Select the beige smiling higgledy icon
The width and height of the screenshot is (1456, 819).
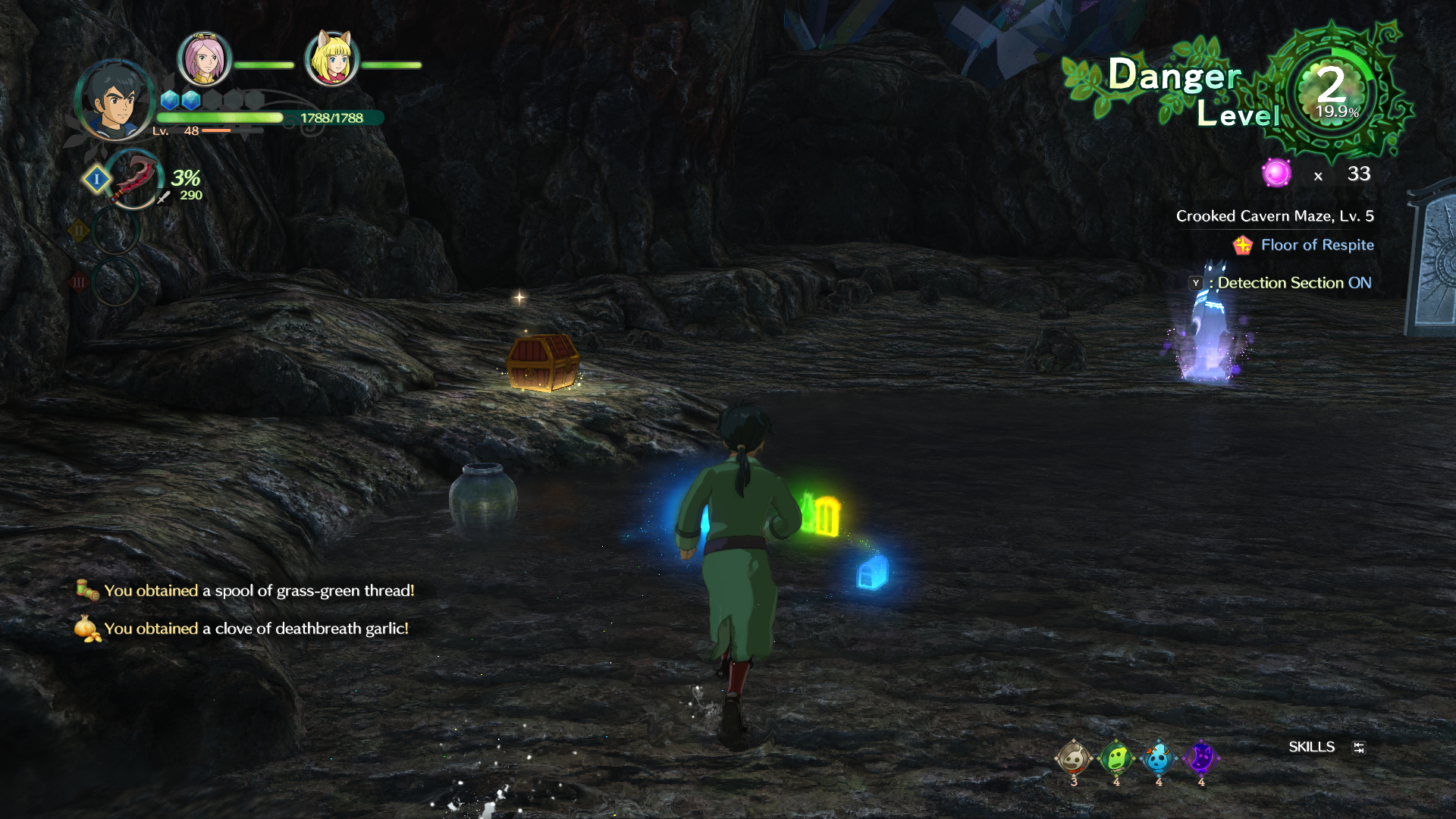click(1073, 758)
